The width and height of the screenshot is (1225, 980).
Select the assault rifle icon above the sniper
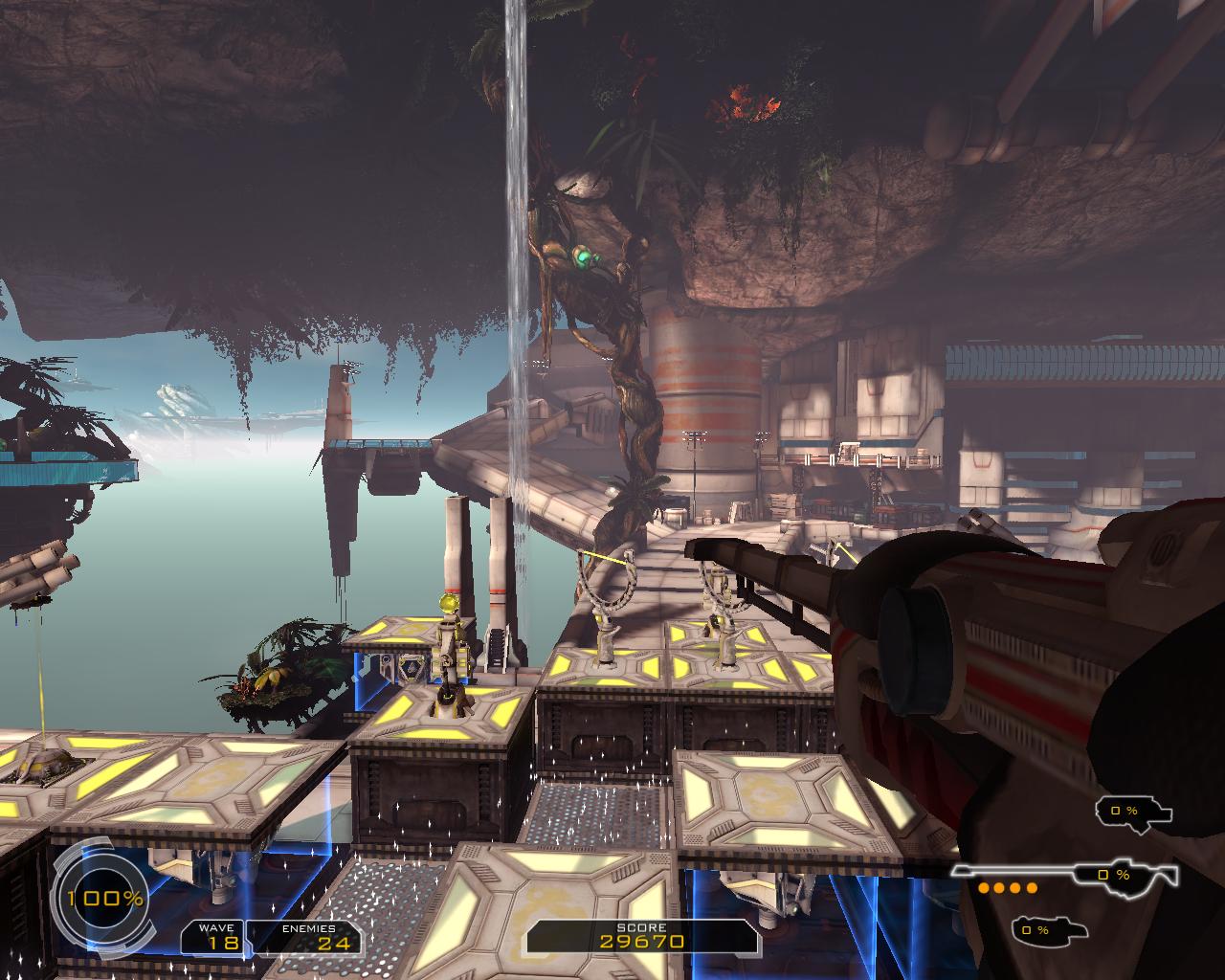(1133, 812)
